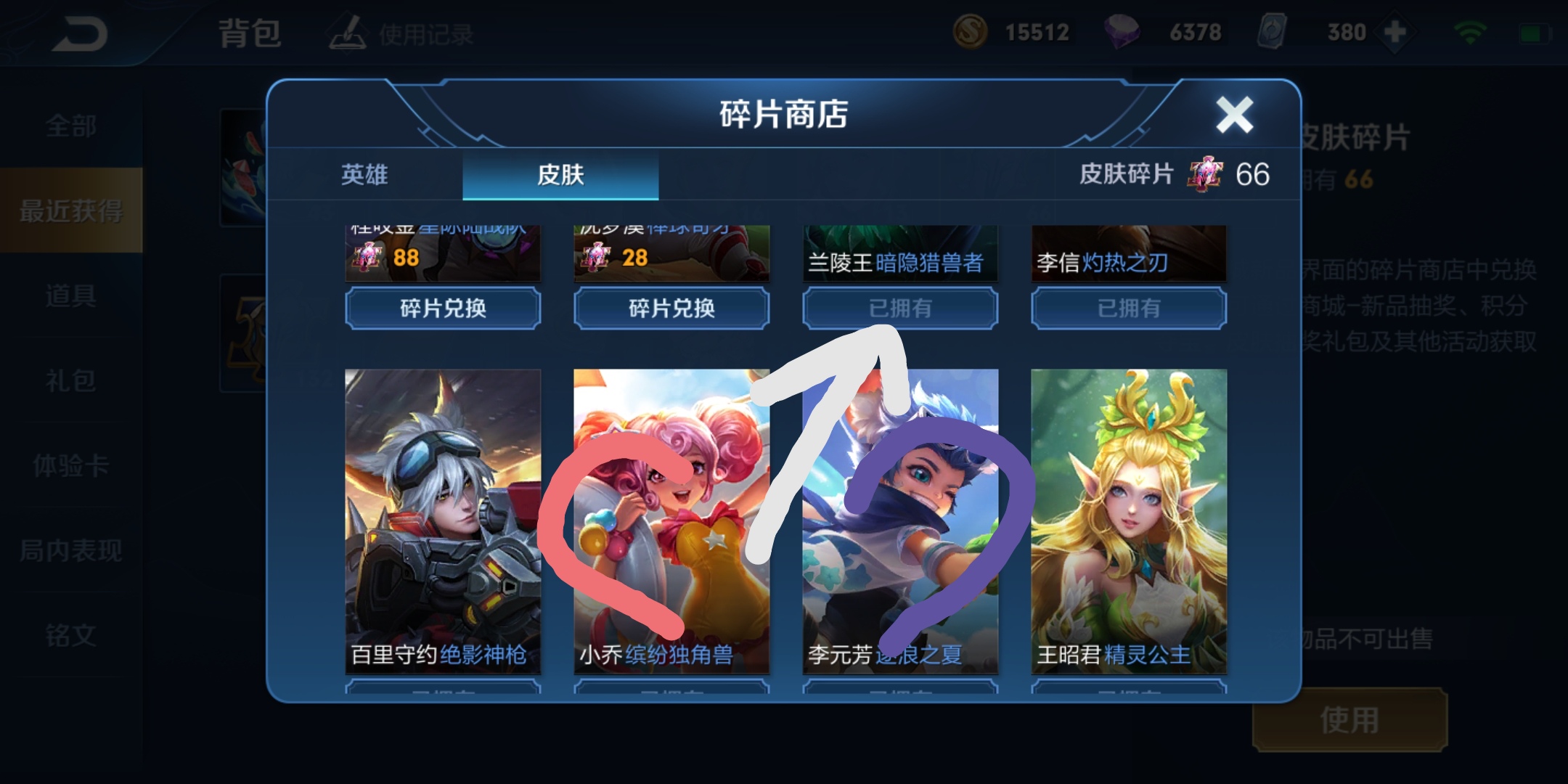Select 礼包 in the left sidebar
Image resolution: width=1568 pixels, height=784 pixels.
pos(73,380)
